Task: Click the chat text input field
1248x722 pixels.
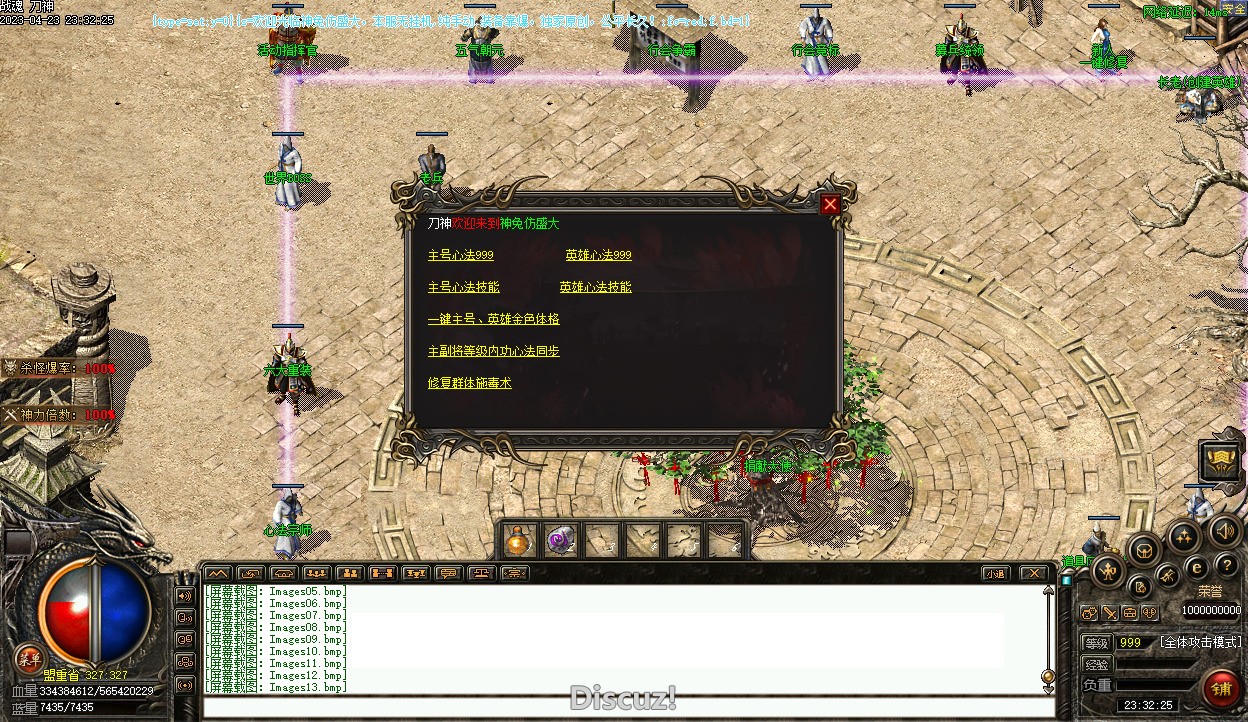Action: pyautogui.click(x=628, y=708)
